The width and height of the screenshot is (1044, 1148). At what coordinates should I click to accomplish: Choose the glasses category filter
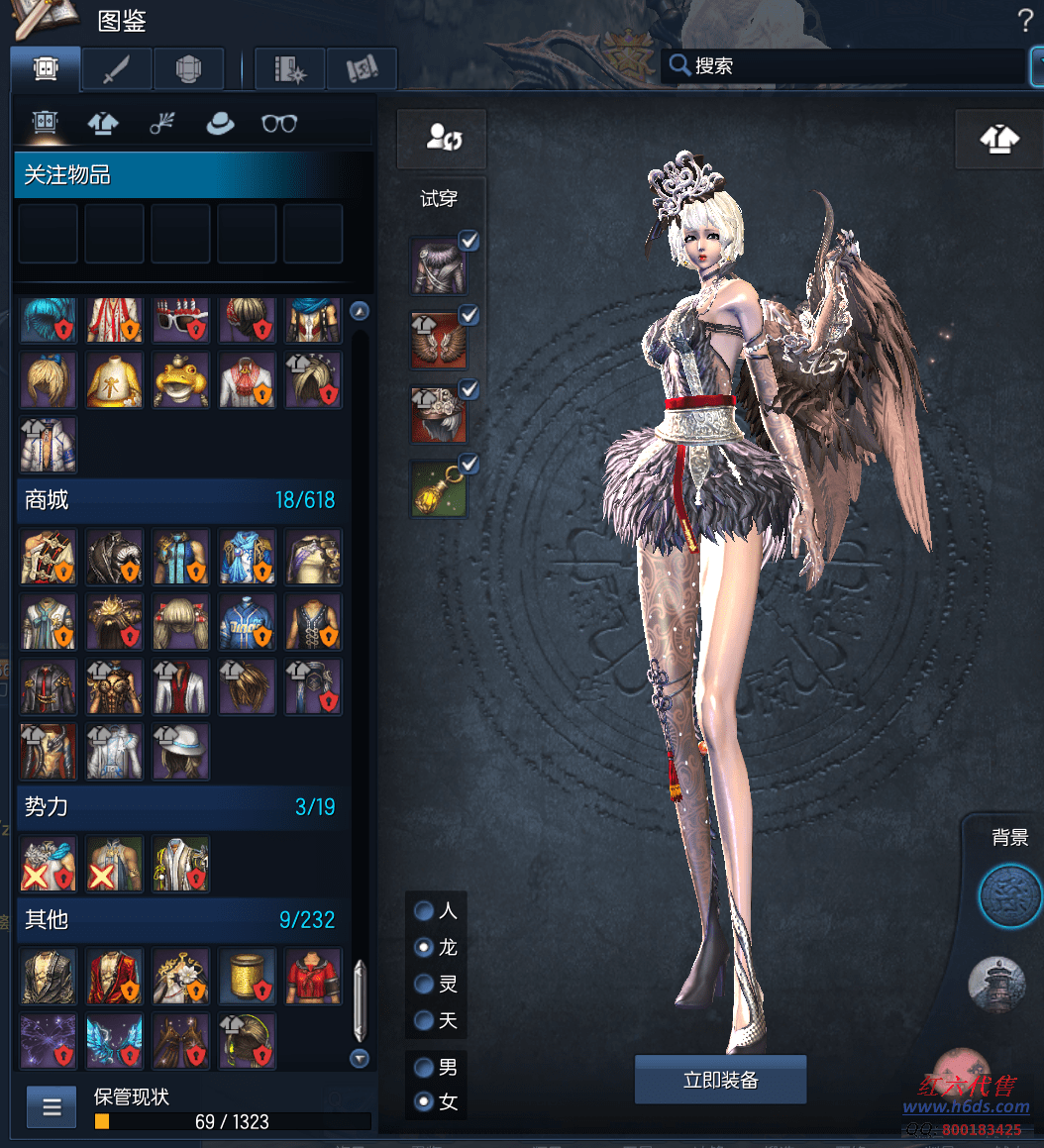(279, 123)
